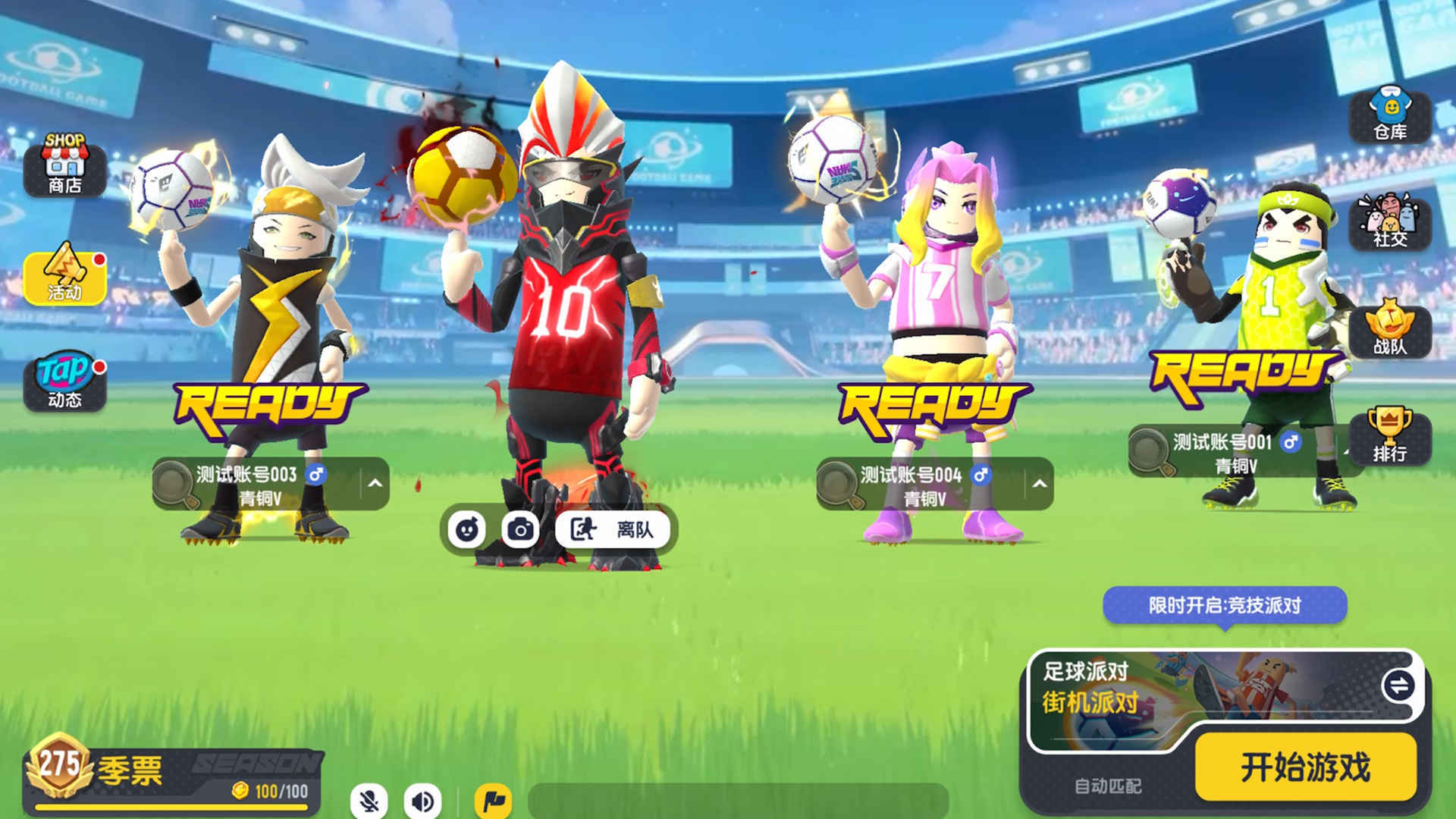Open the camera photo tool

tap(522, 531)
